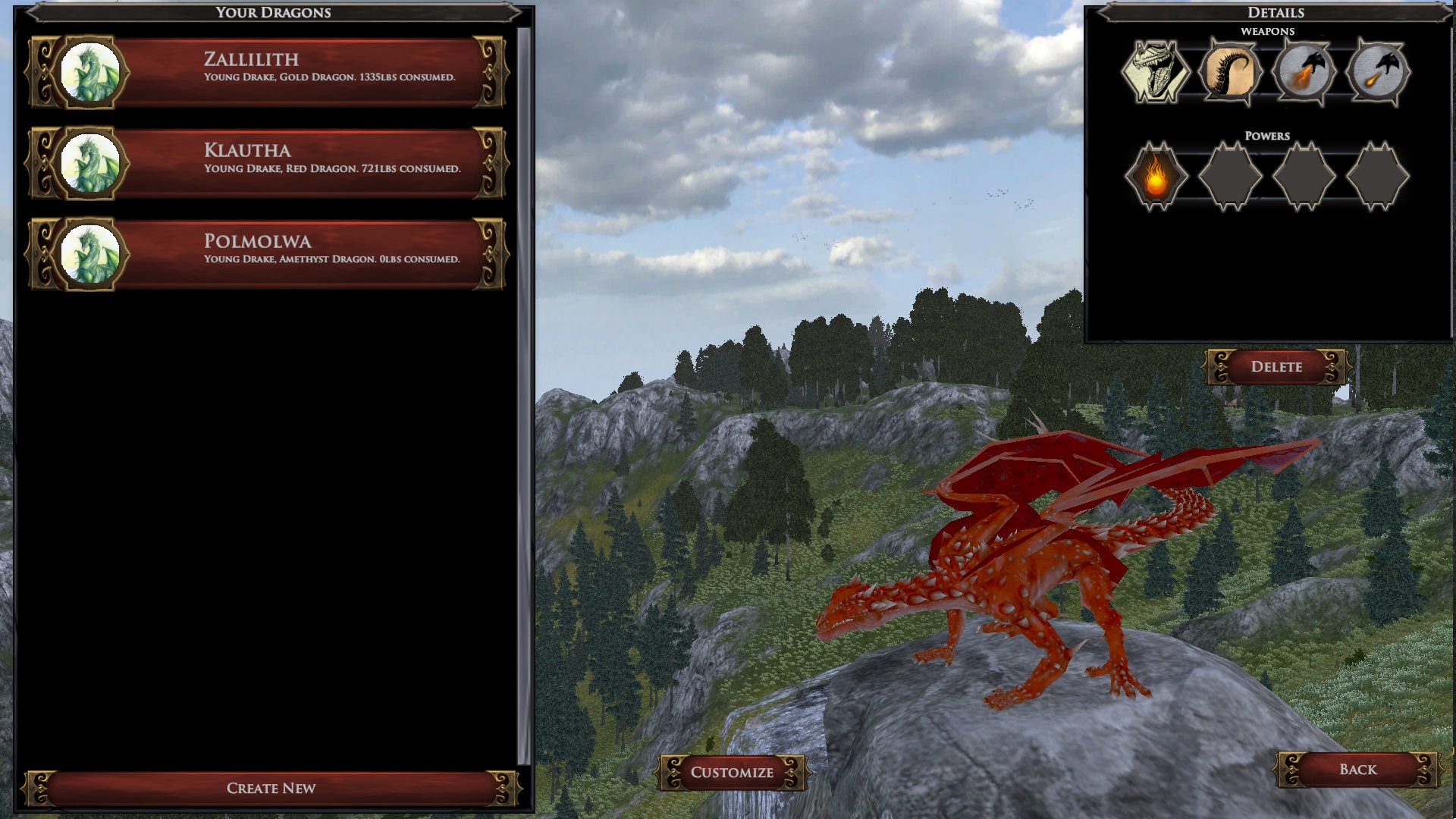Viewport: 1456px width, 819px height.
Task: Click the last empty power slot
Action: [1380, 176]
